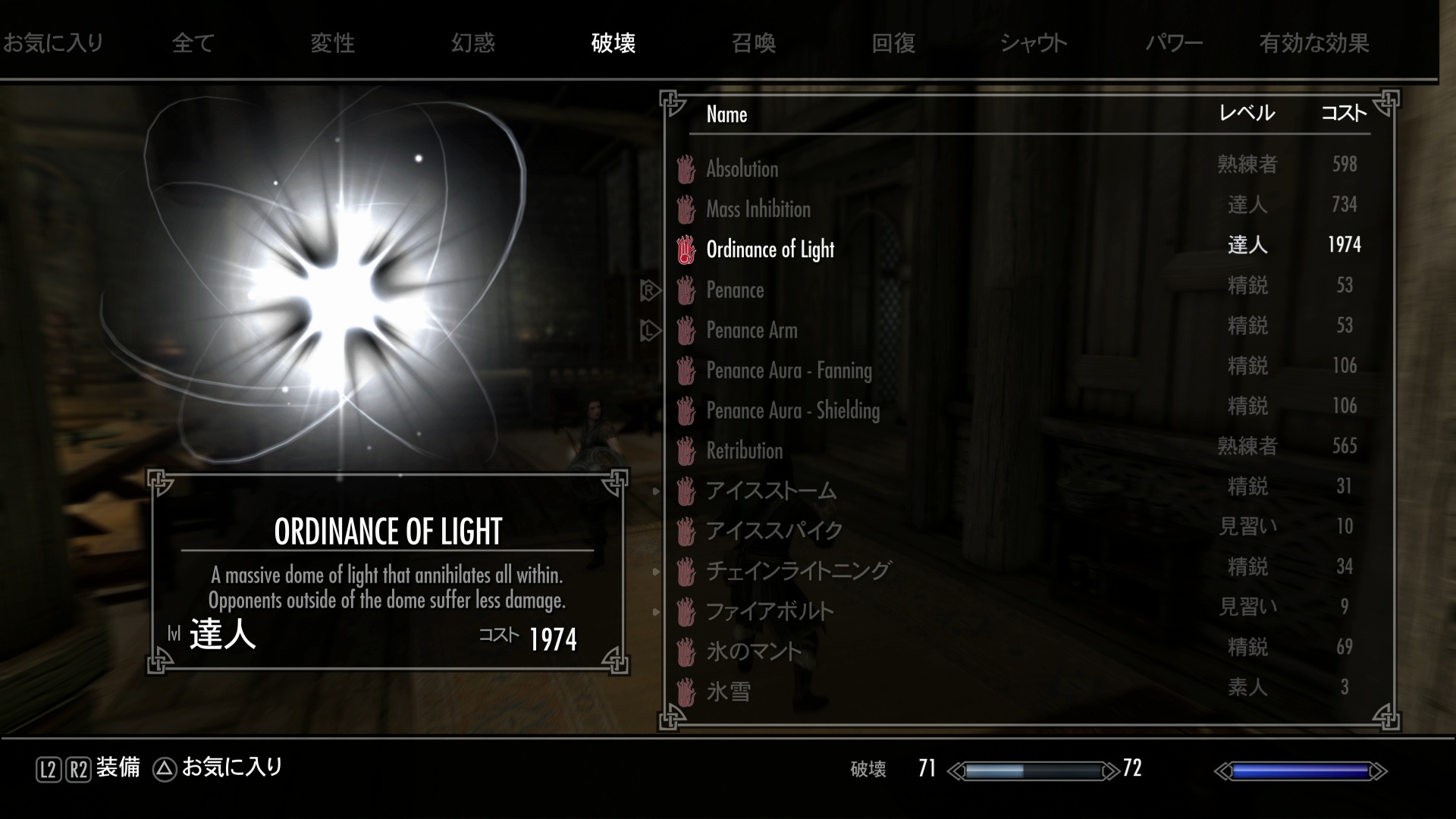
Task: Sort spells by the Name column header
Action: (726, 115)
